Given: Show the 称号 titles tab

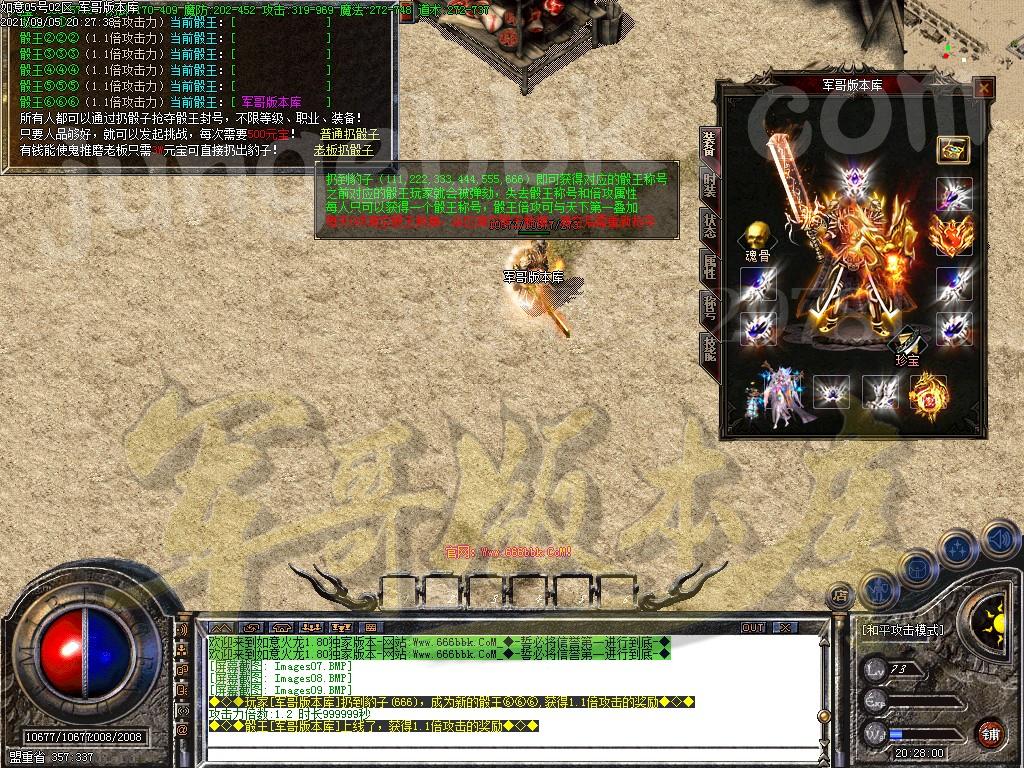Looking at the screenshot, I should pyautogui.click(x=709, y=307).
